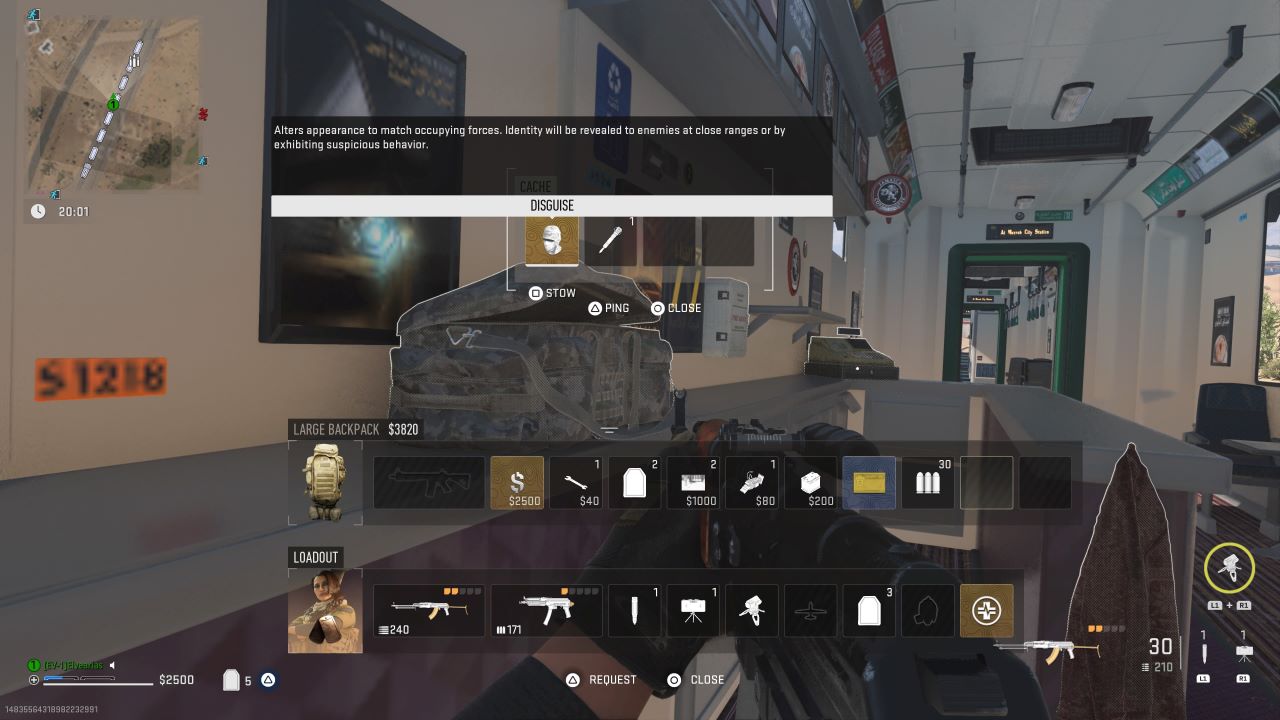1280x720 pixels.
Task: Select the SMG secondary weapon in loadout
Action: tap(546, 610)
